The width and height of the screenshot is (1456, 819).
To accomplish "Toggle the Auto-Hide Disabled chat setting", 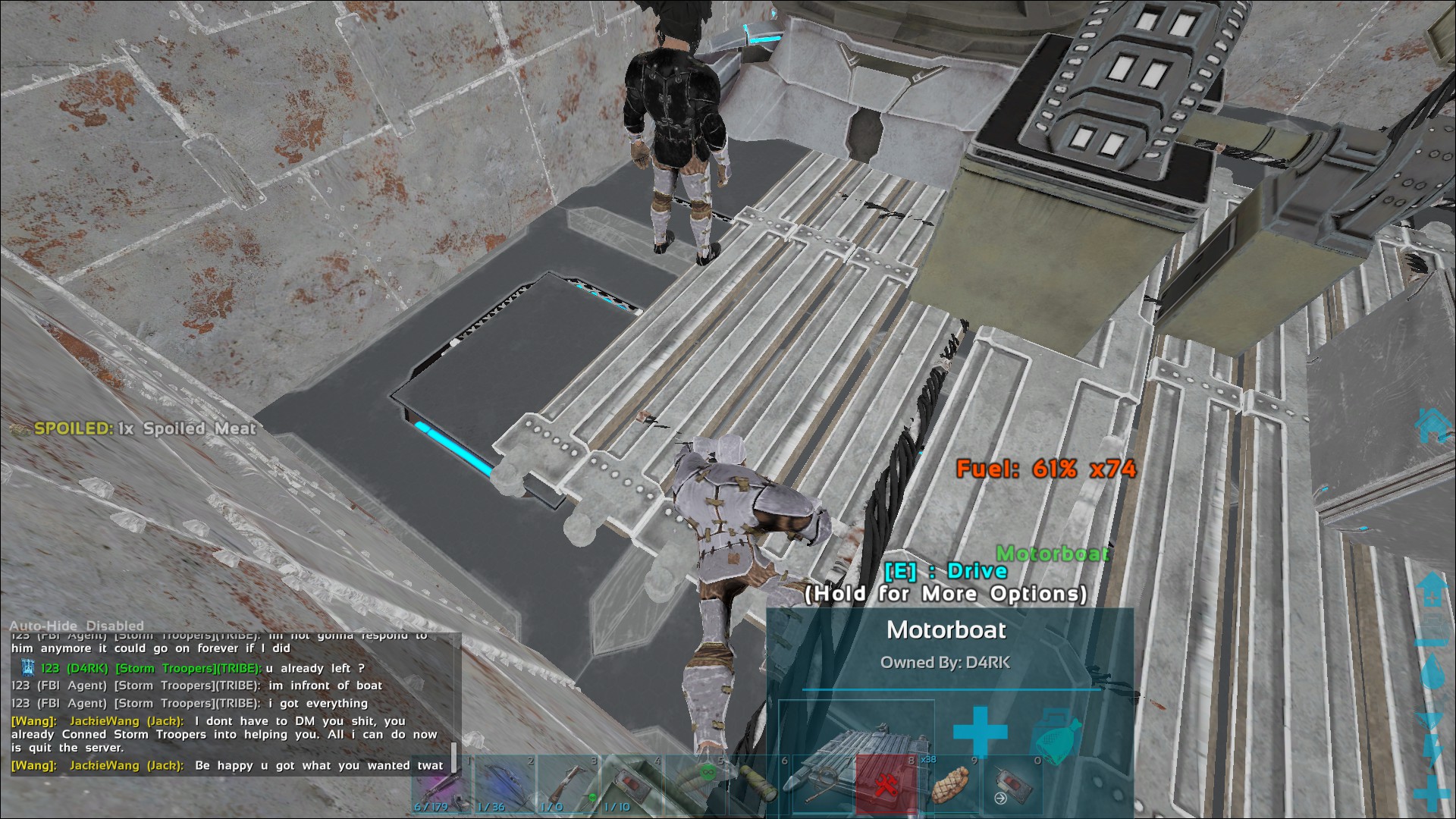I will [x=76, y=626].
